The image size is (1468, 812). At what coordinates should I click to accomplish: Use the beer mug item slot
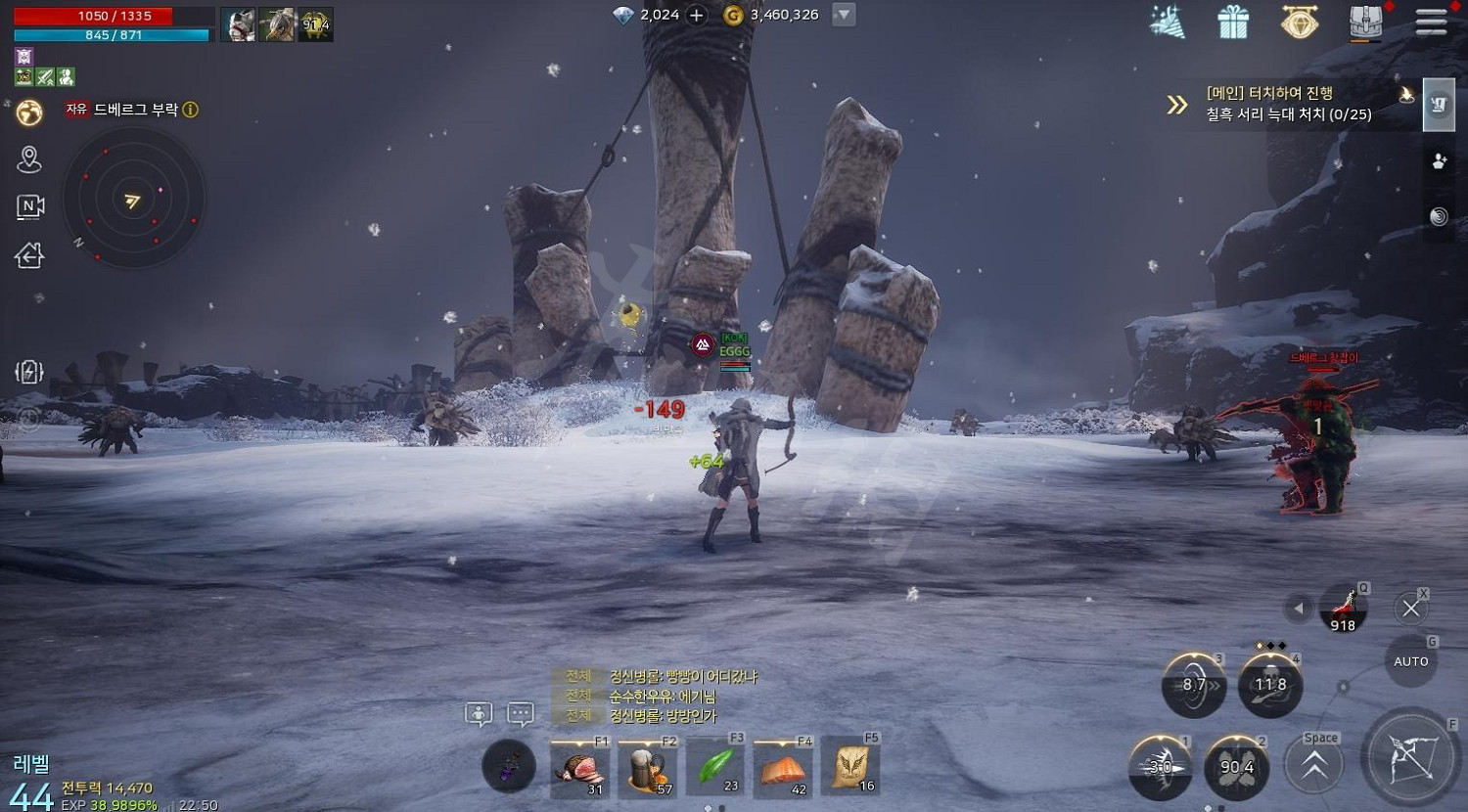647,768
